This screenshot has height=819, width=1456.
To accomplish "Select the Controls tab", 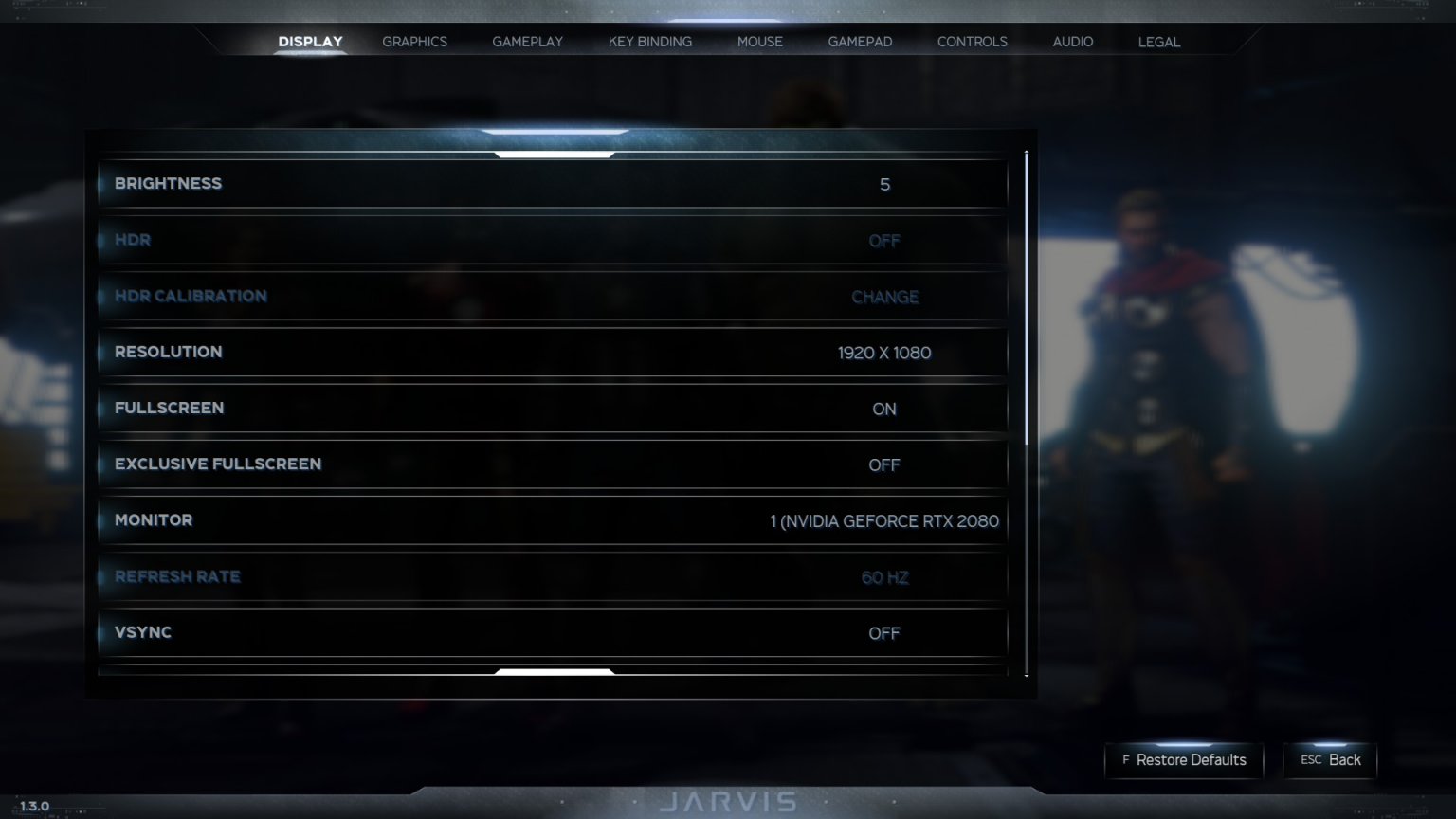I will pos(972,41).
